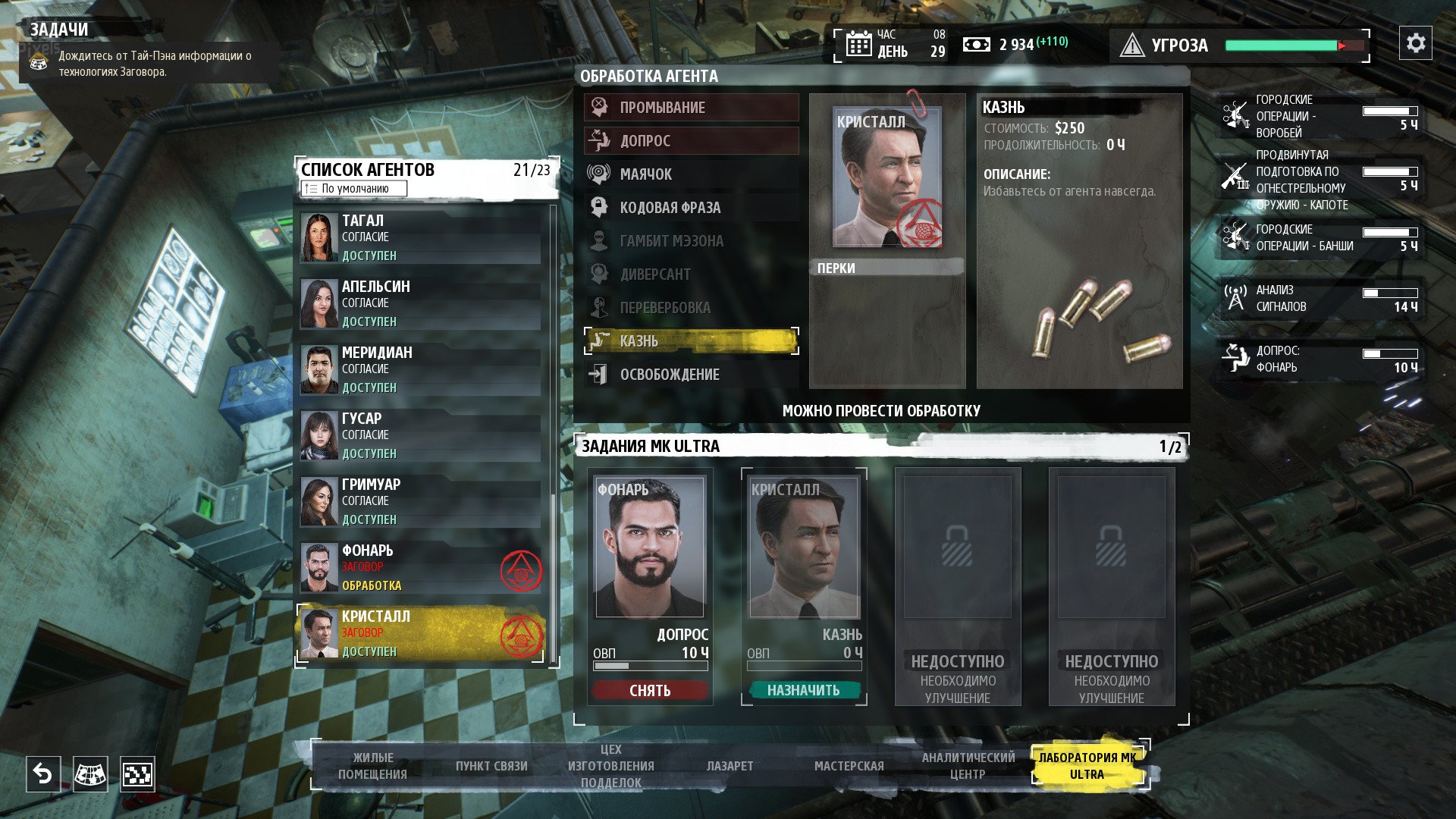Open the settings gear menu
The width and height of the screenshot is (1456, 819).
click(x=1415, y=43)
